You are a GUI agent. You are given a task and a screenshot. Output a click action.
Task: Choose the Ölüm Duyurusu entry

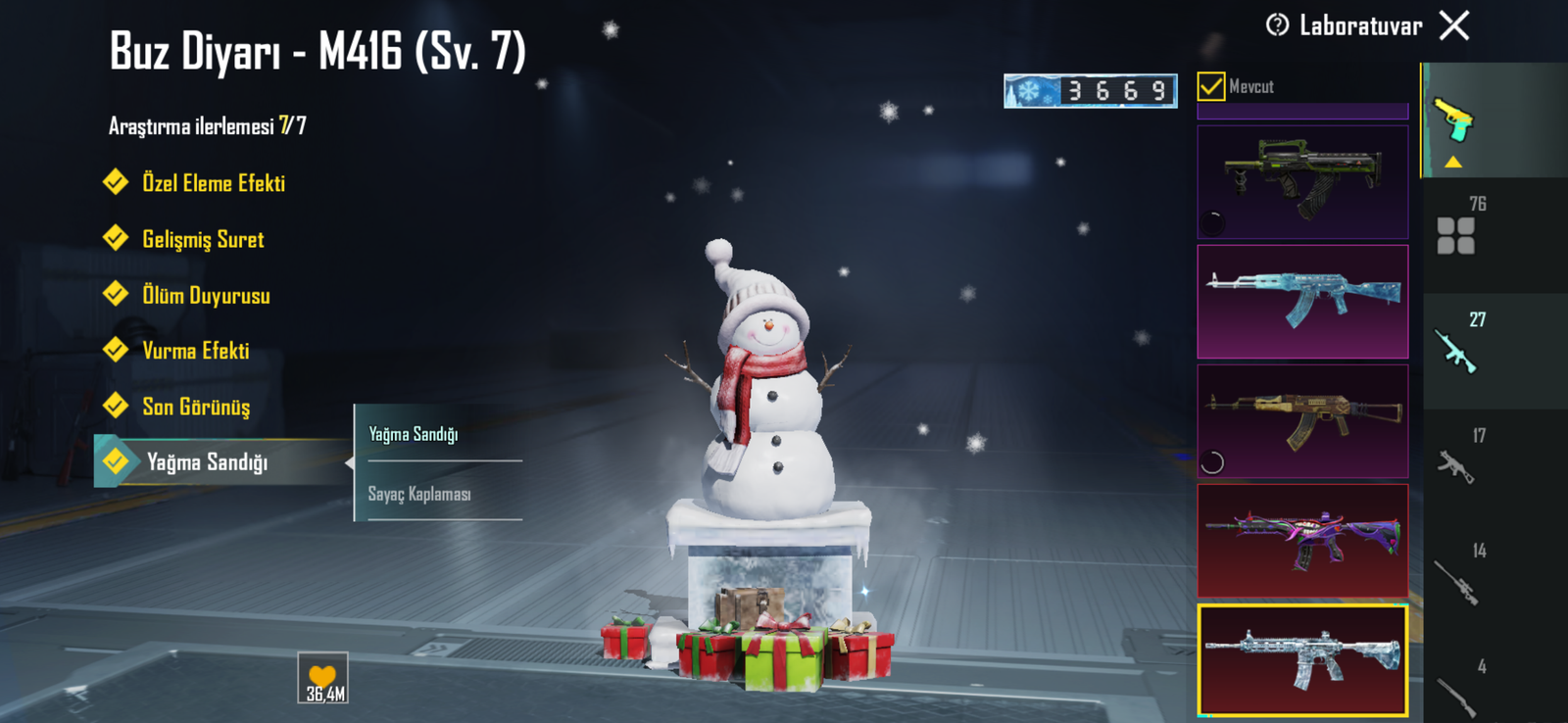(x=205, y=296)
